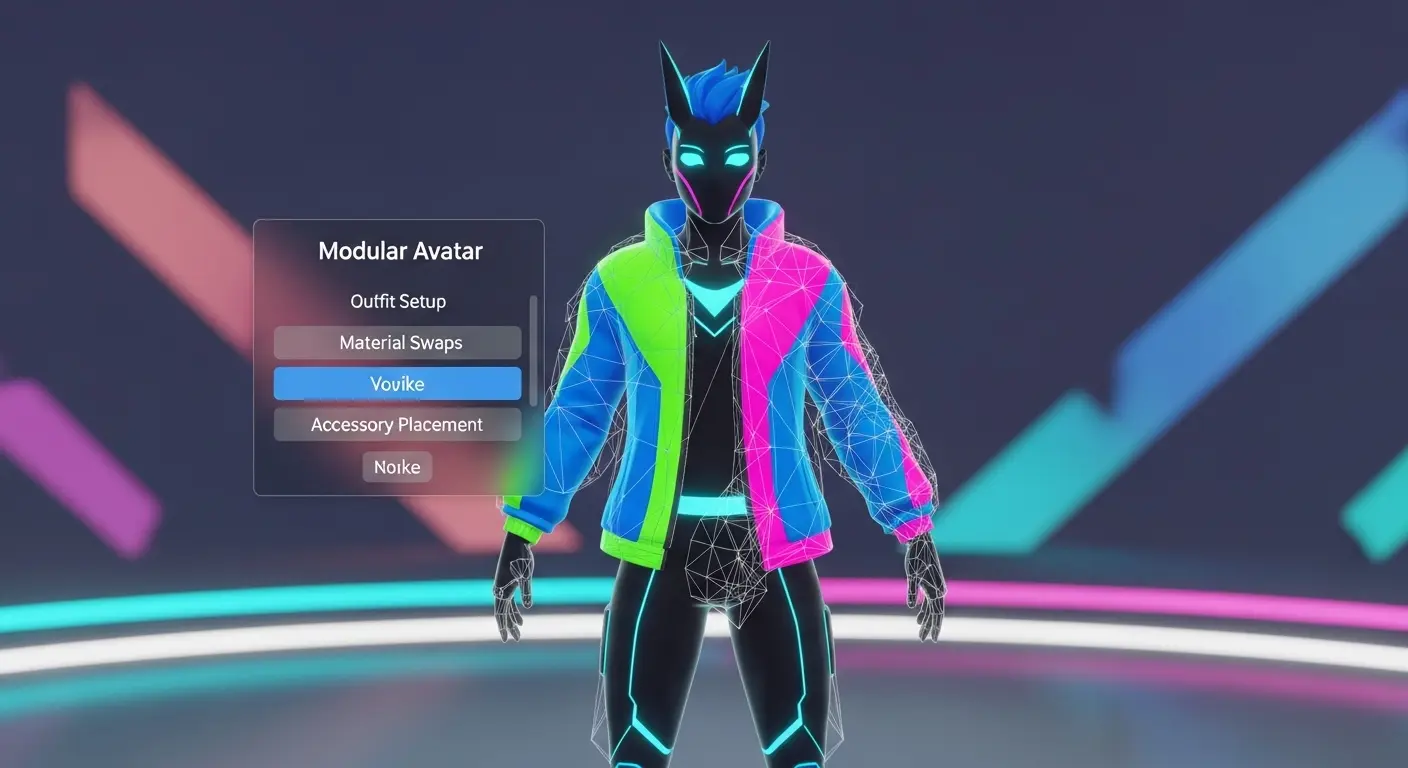This screenshot has width=1408, height=768.
Task: Select the Material Swaps option
Action: (x=397, y=342)
